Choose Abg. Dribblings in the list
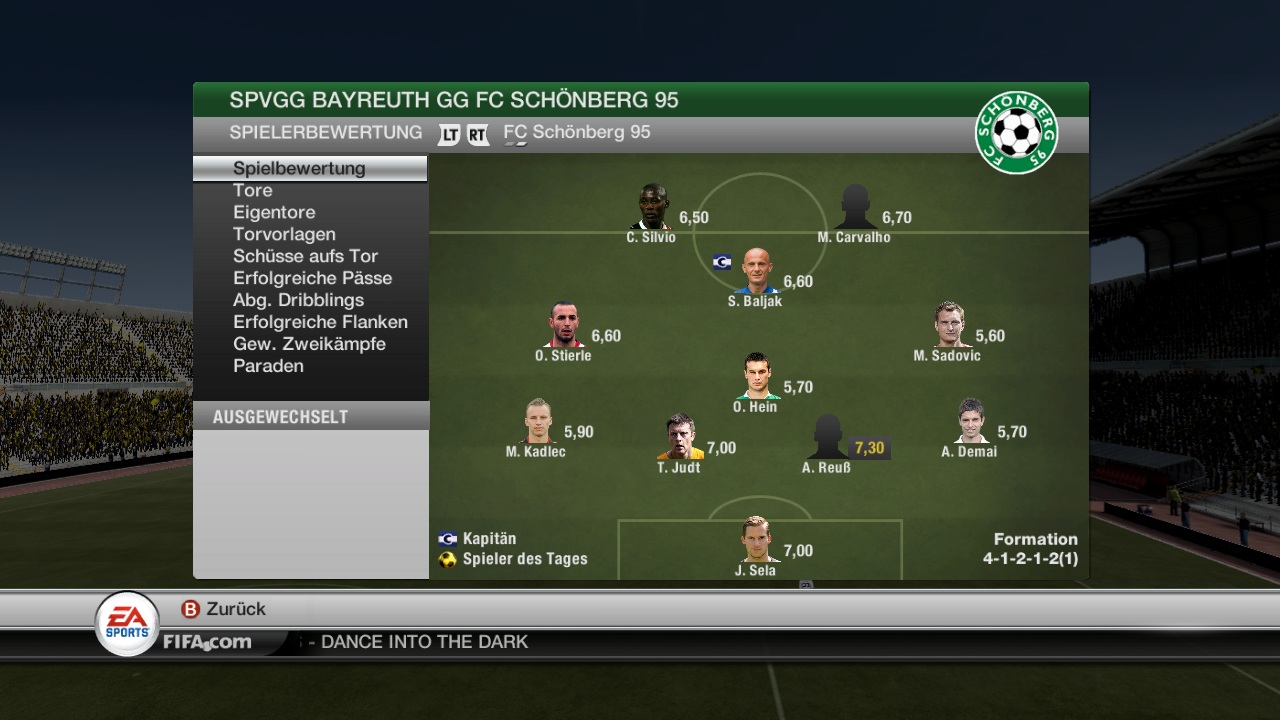The height and width of the screenshot is (720, 1280). coord(298,300)
